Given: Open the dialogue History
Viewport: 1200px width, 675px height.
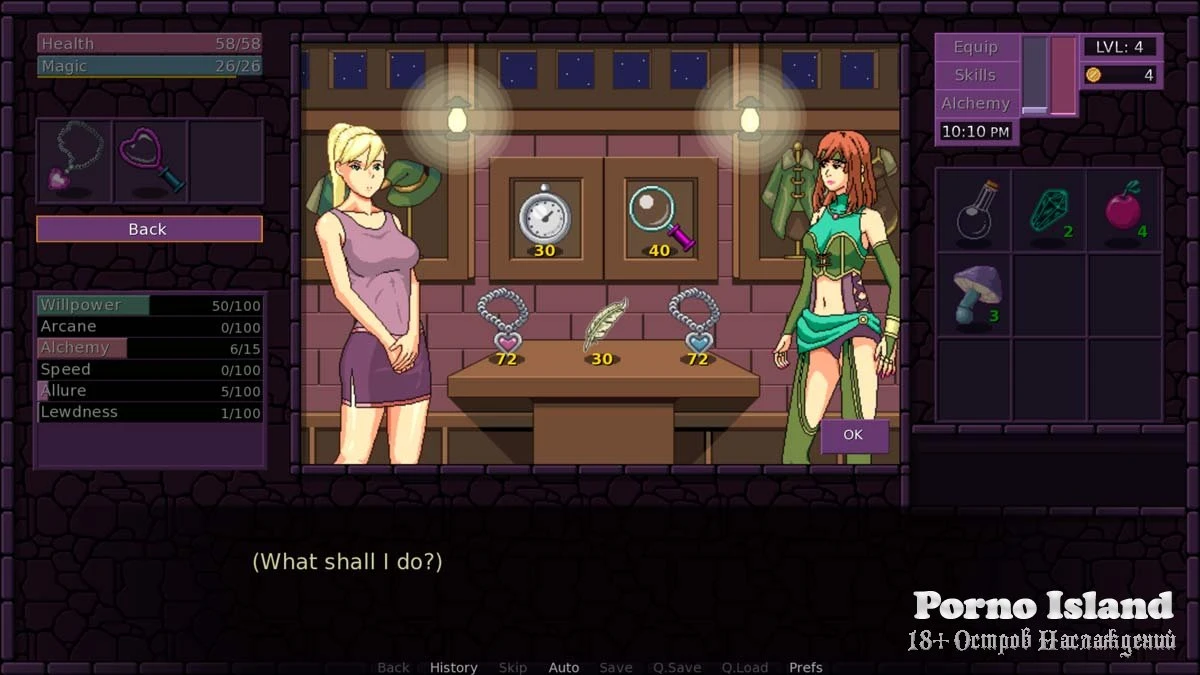Looking at the screenshot, I should point(453,667).
